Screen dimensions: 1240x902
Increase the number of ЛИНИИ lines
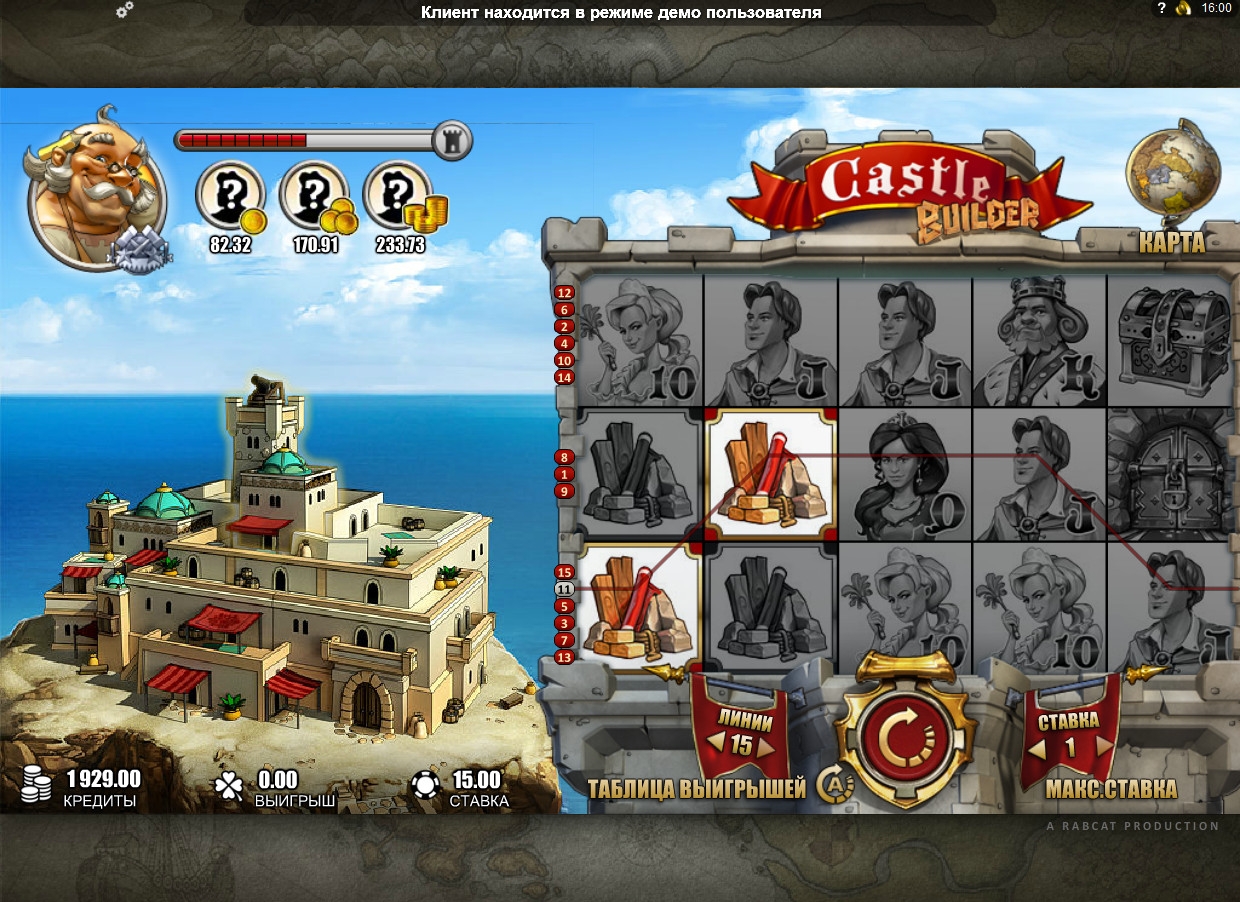[765, 745]
